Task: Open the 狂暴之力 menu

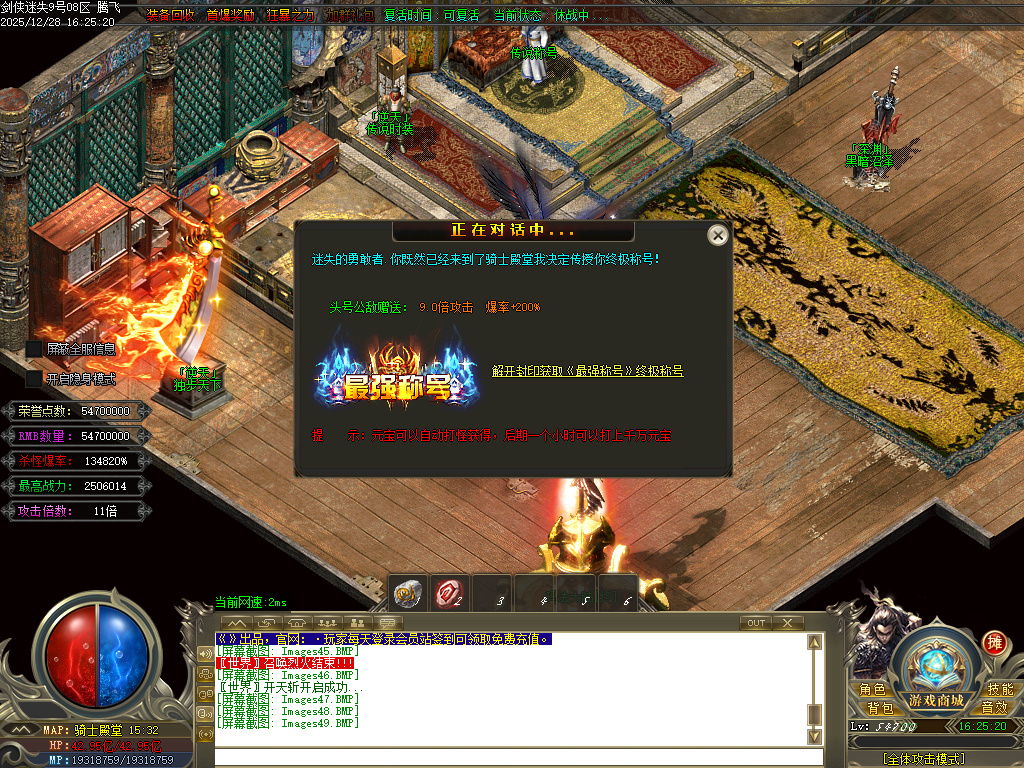Action: tap(290, 16)
